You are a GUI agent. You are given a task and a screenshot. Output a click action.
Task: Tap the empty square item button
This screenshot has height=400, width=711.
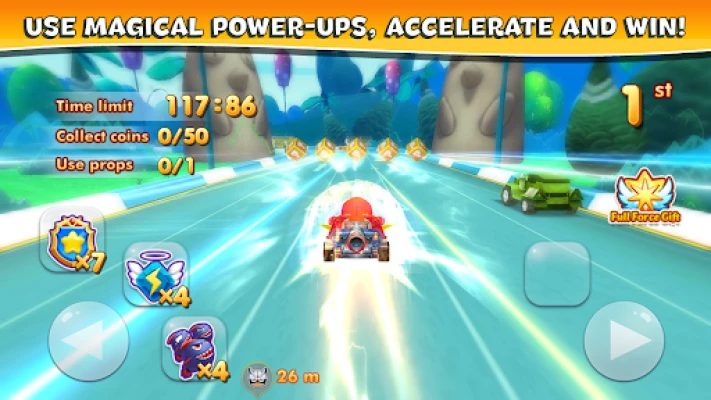(x=557, y=273)
